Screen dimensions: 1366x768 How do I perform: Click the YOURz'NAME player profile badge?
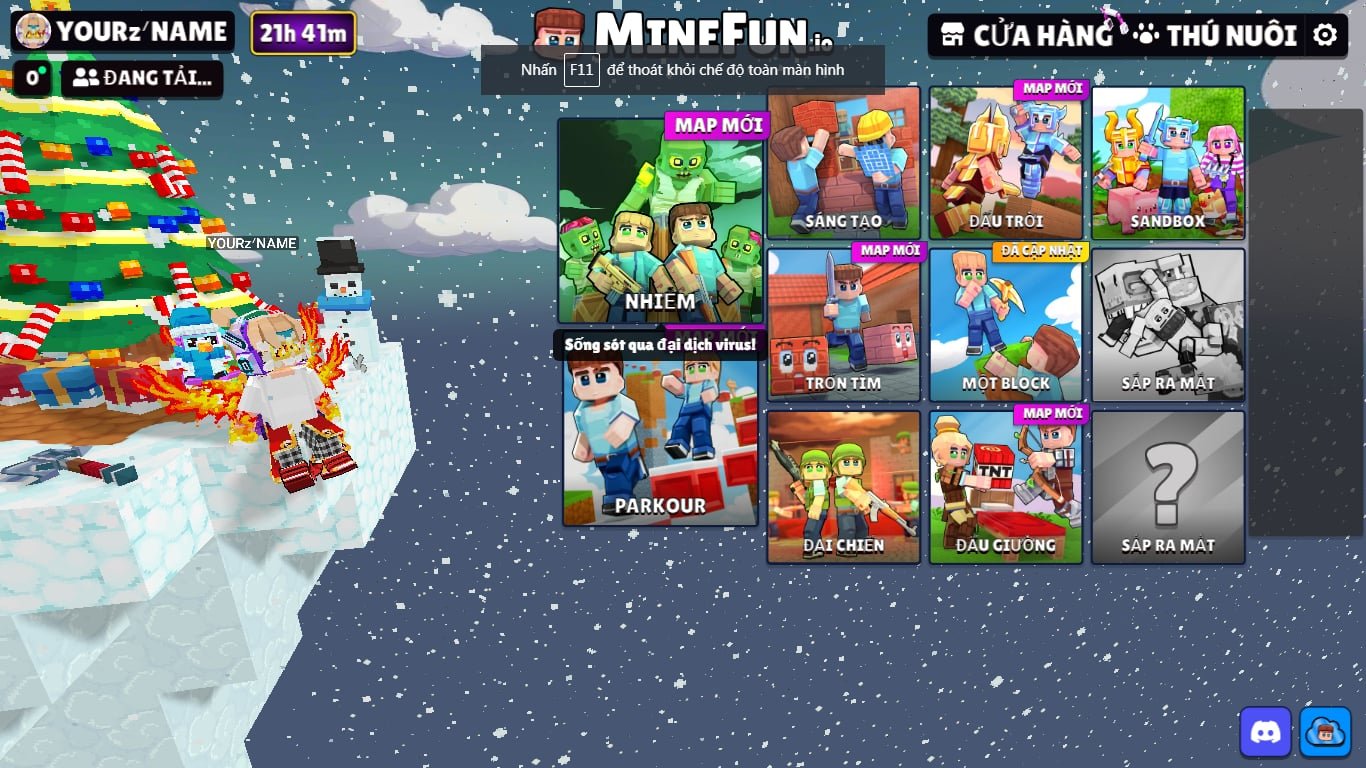[x=122, y=31]
